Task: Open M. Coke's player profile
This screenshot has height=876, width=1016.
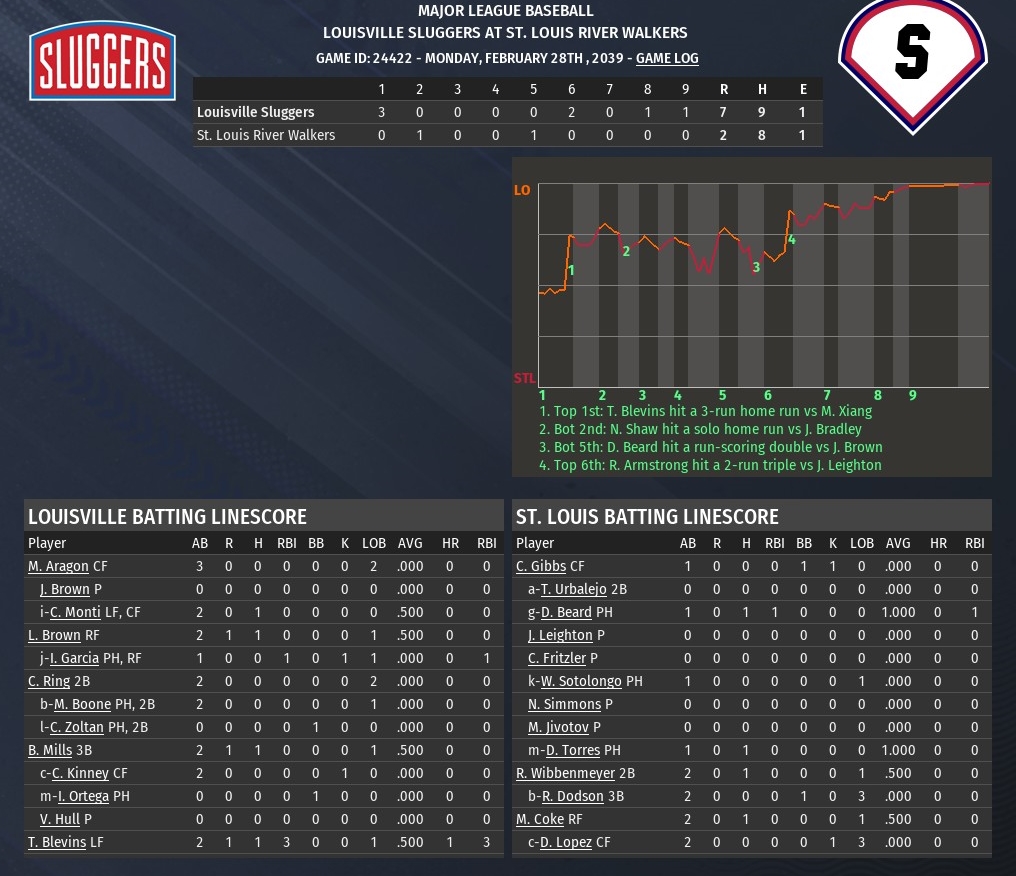Action: click(539, 819)
